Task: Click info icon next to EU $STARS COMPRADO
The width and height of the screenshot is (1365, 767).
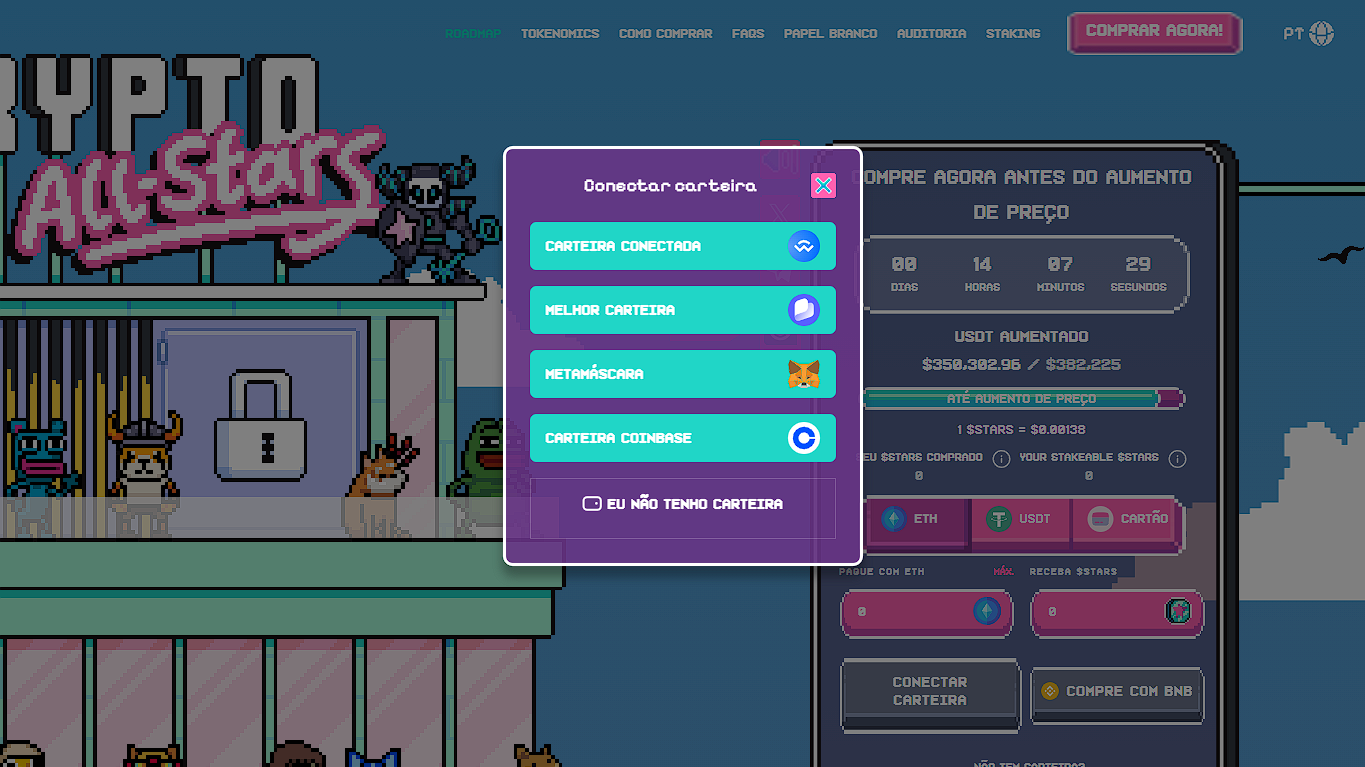Action: click(x=1002, y=458)
